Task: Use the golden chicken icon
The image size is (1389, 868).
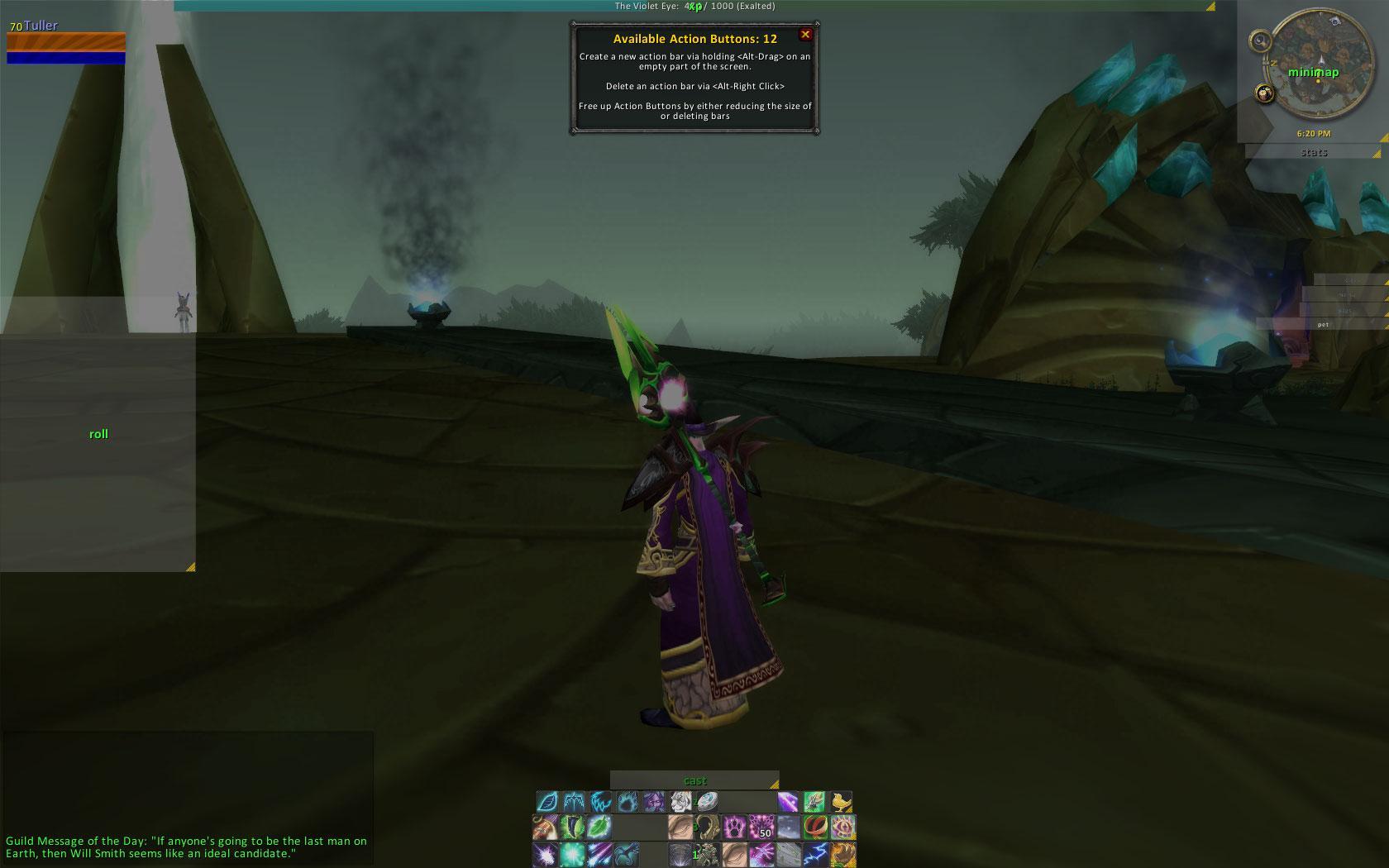Action: click(x=841, y=801)
